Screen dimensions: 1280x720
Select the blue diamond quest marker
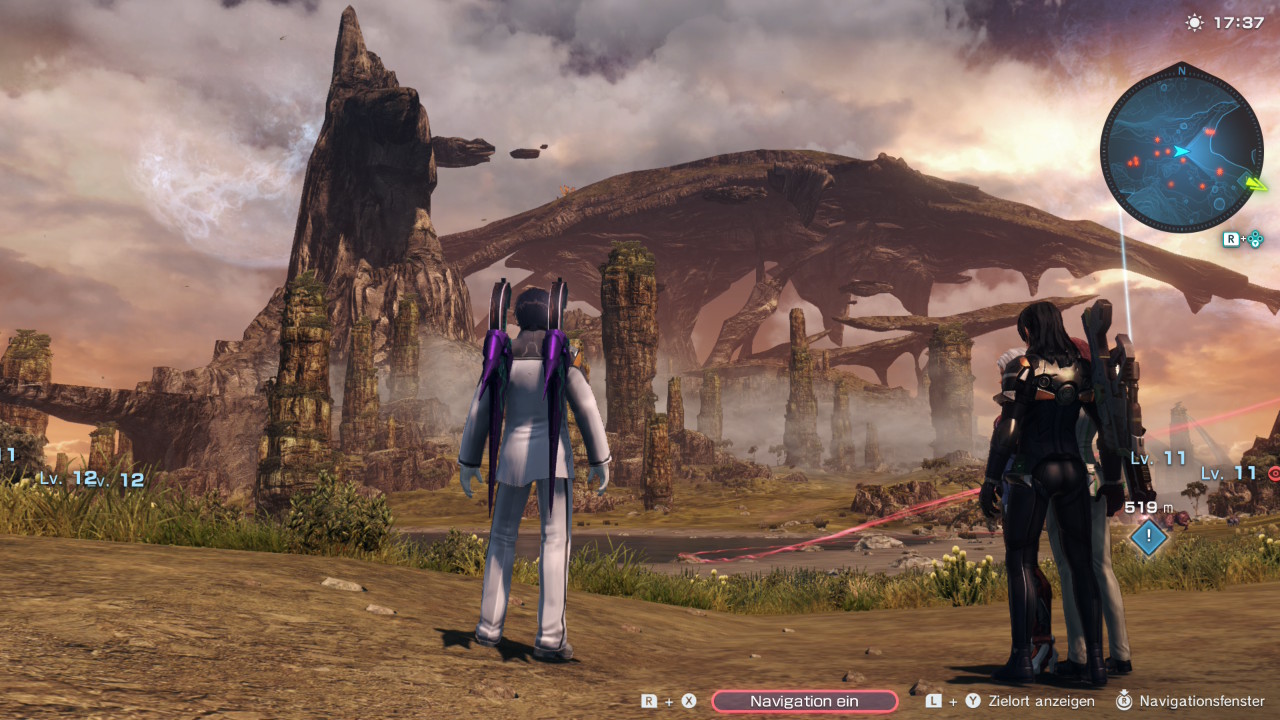pos(1149,538)
